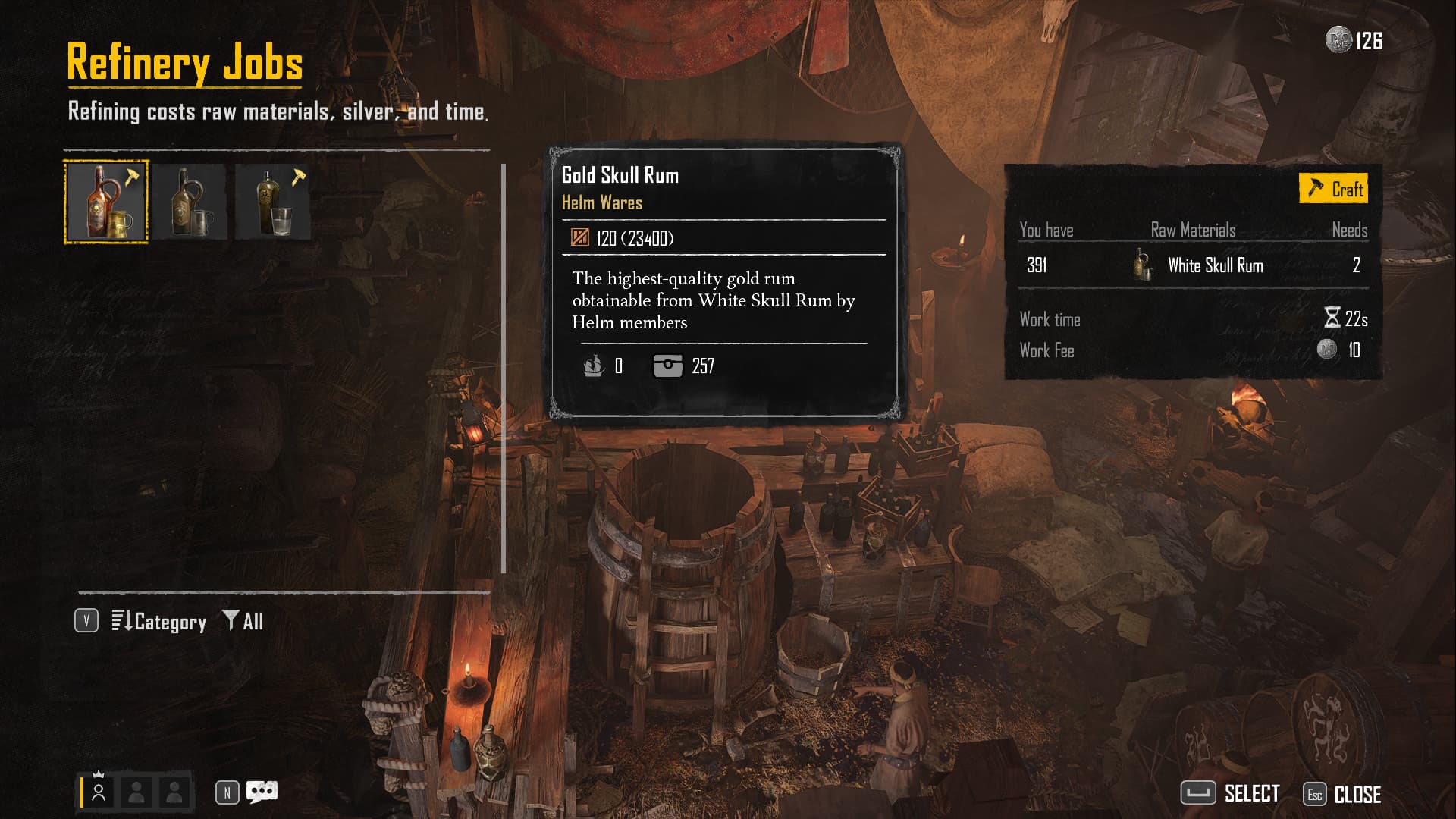Craft the Gold Skull Rum
The width and height of the screenshot is (1456, 819).
tap(1334, 189)
